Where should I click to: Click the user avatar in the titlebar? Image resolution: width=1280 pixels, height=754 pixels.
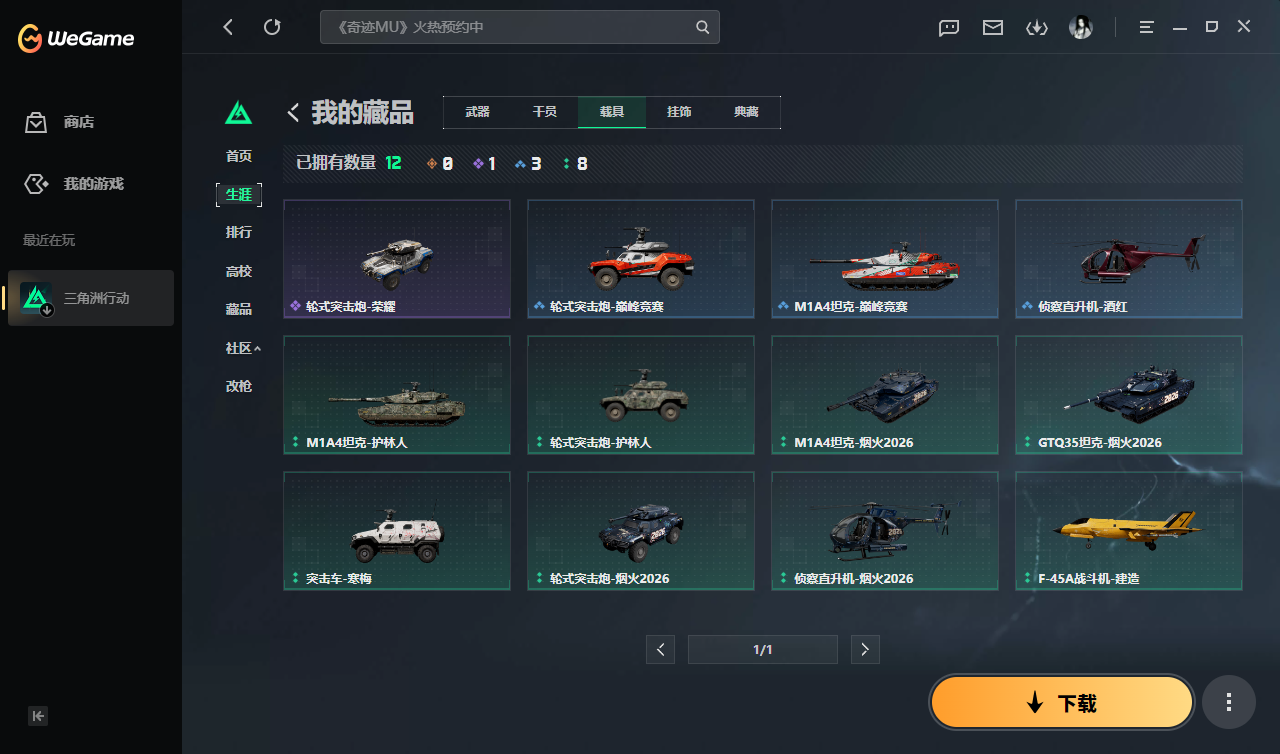[1081, 27]
